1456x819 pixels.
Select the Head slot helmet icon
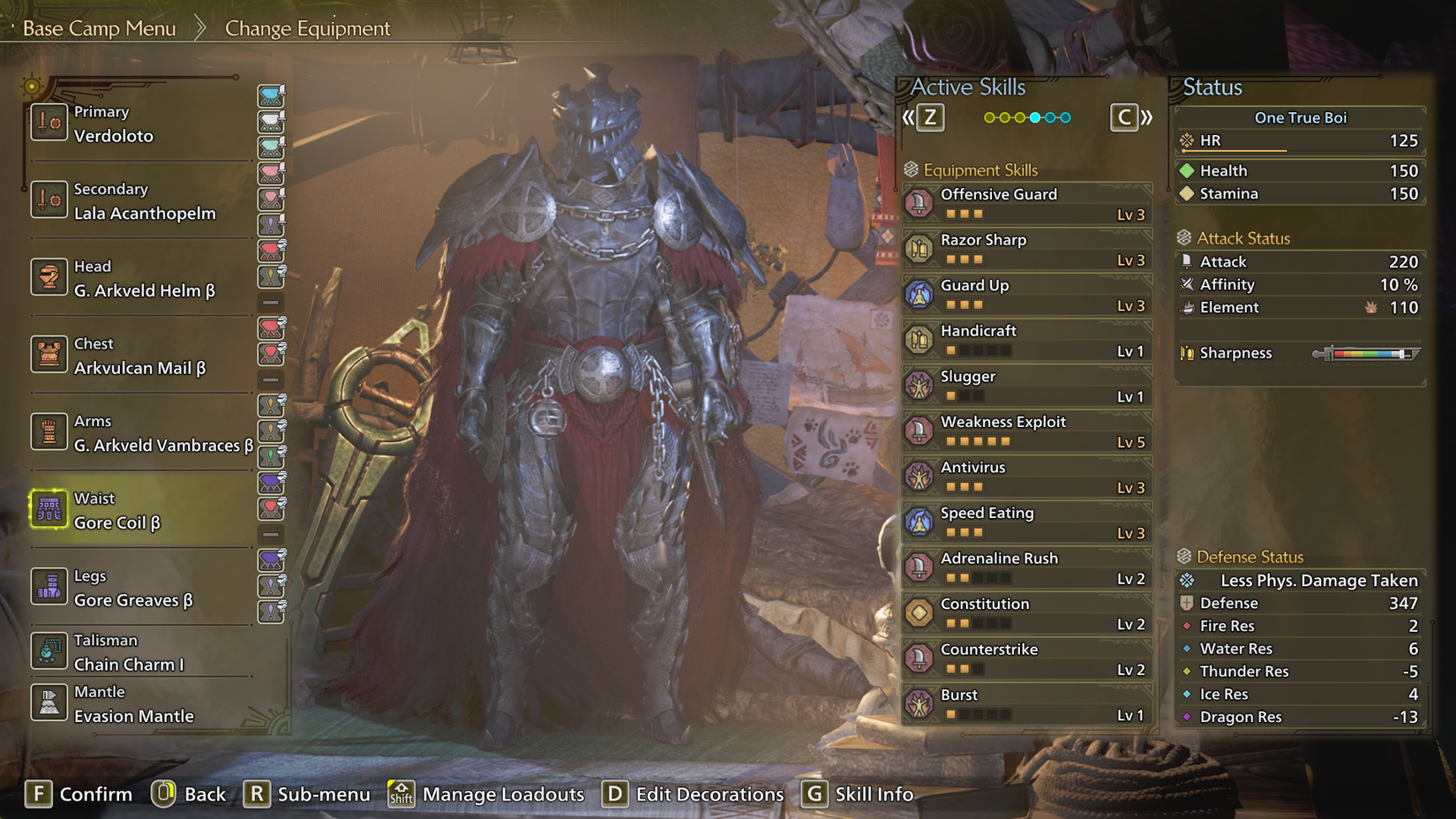[x=49, y=278]
